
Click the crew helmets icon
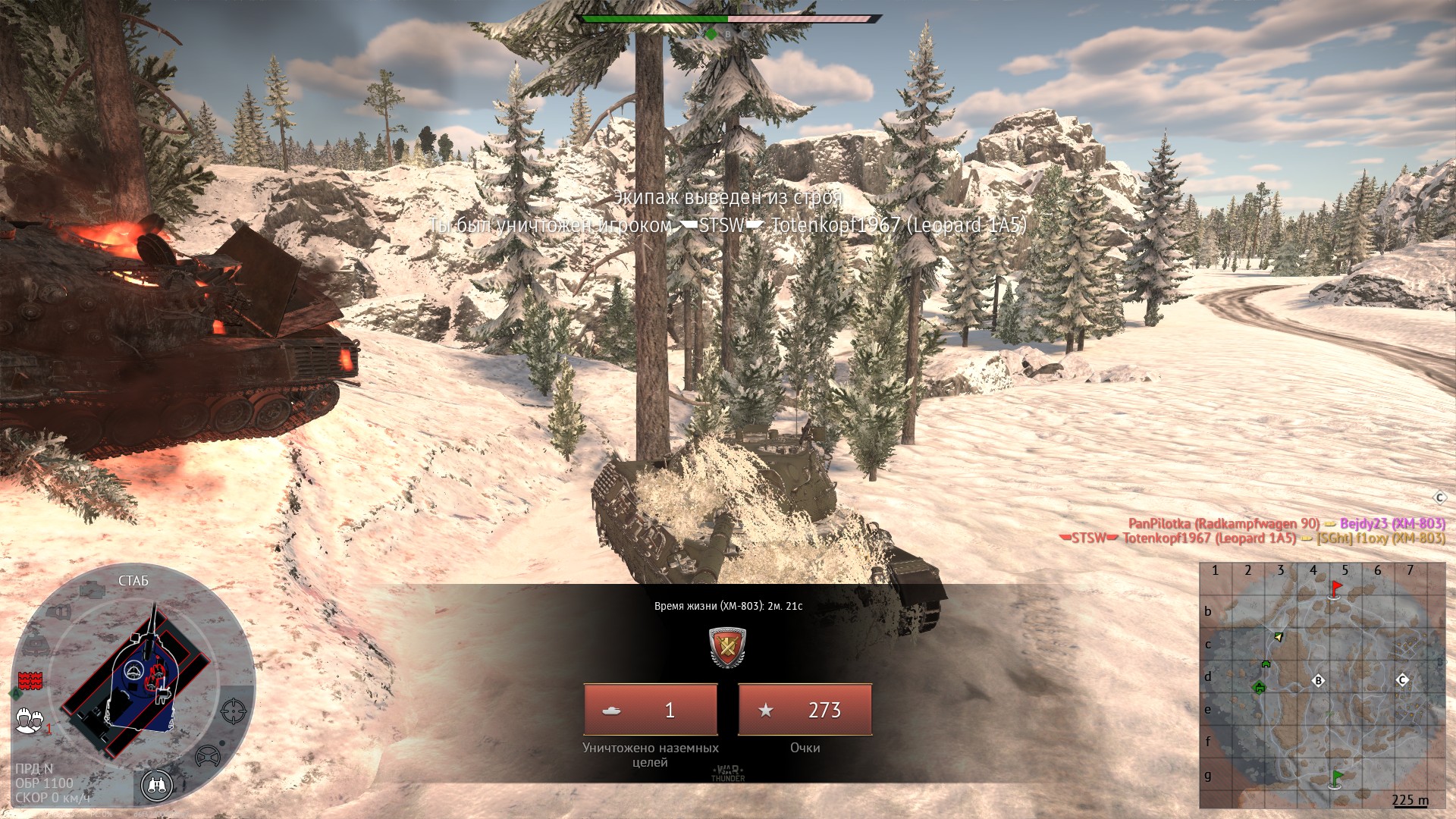[30, 719]
